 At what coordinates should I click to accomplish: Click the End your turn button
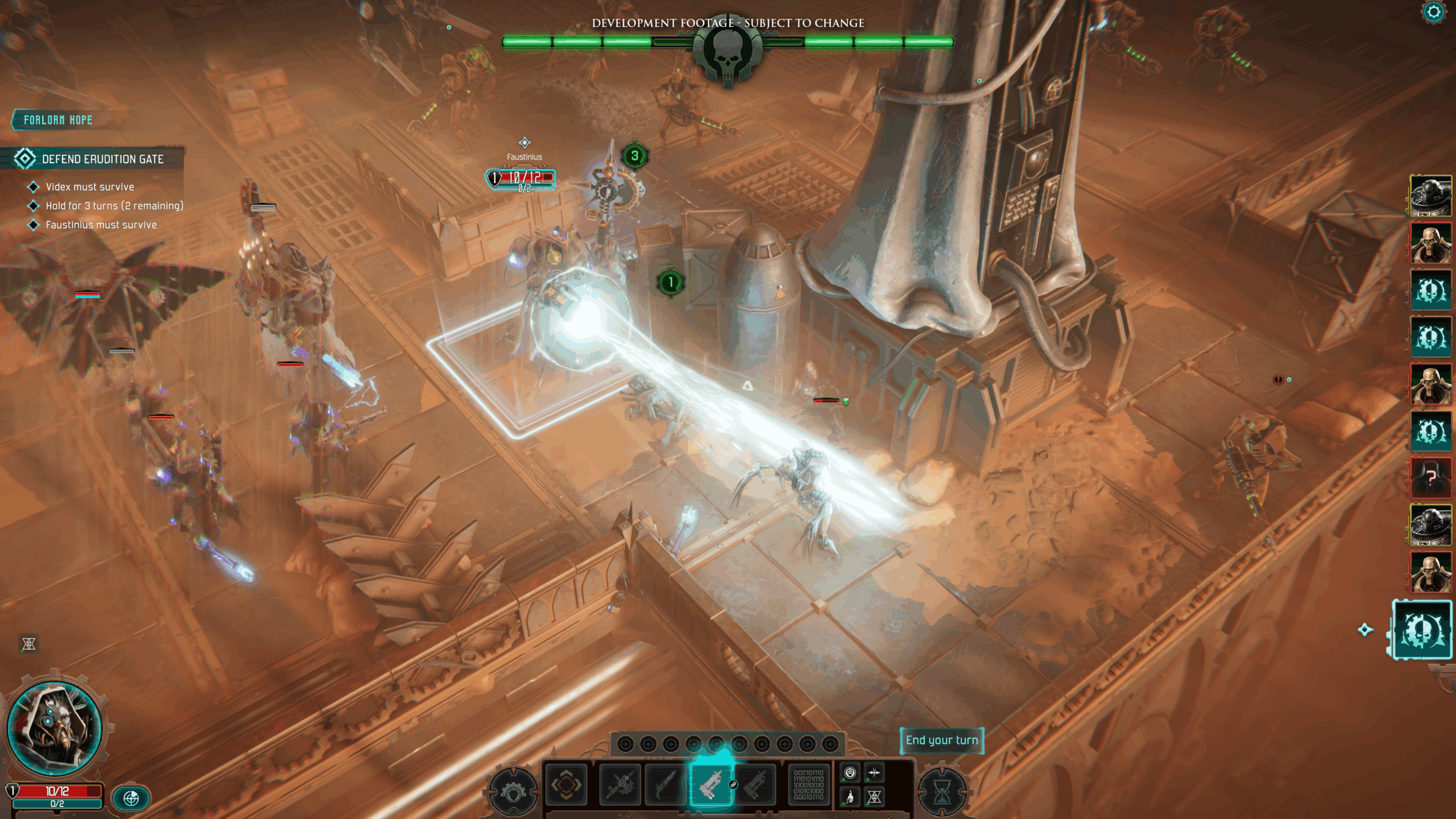(x=941, y=741)
